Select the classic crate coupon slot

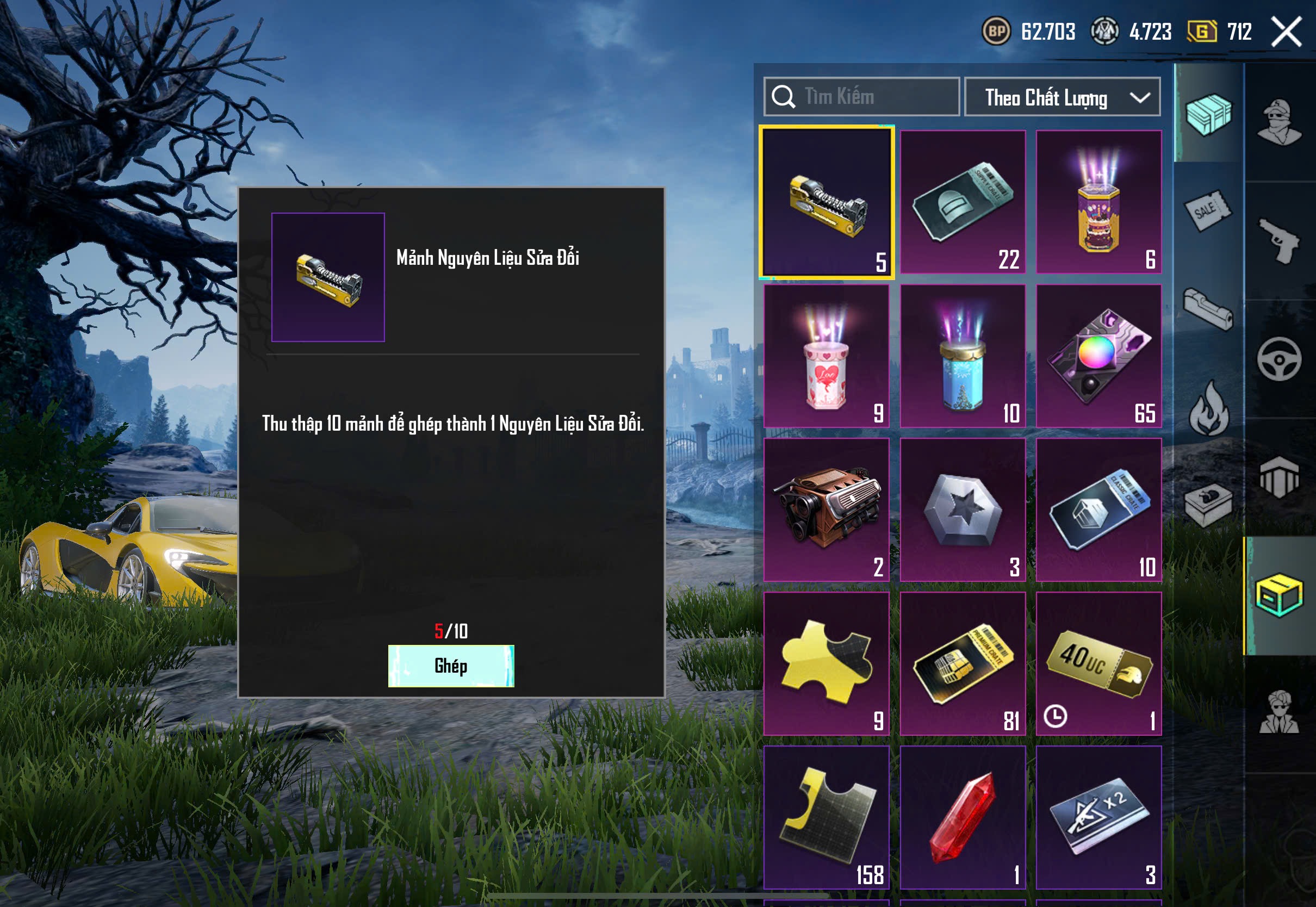(1098, 510)
